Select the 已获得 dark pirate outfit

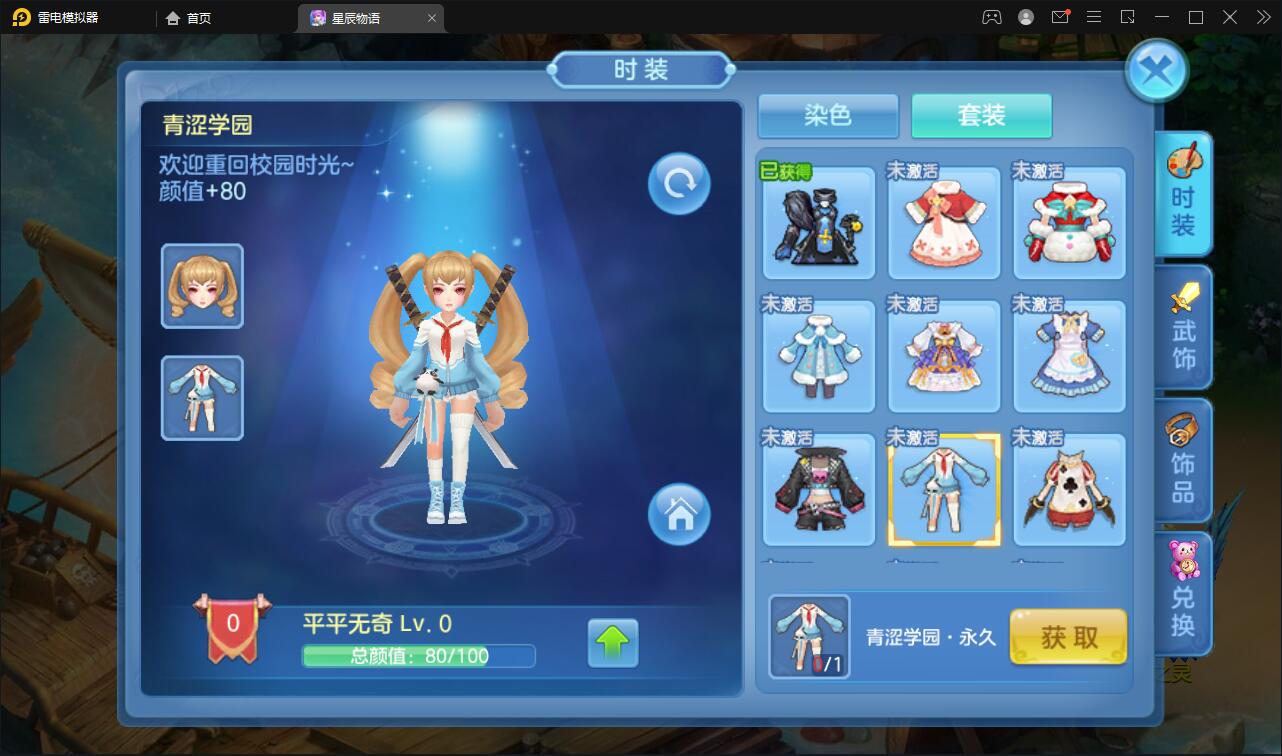(818, 222)
